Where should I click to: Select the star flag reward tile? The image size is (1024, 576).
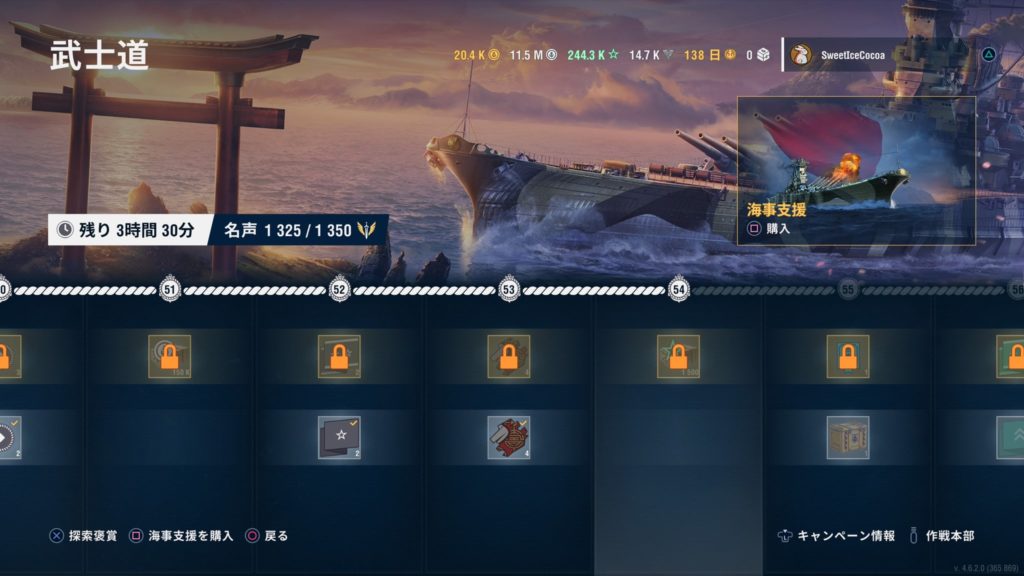[x=339, y=437]
